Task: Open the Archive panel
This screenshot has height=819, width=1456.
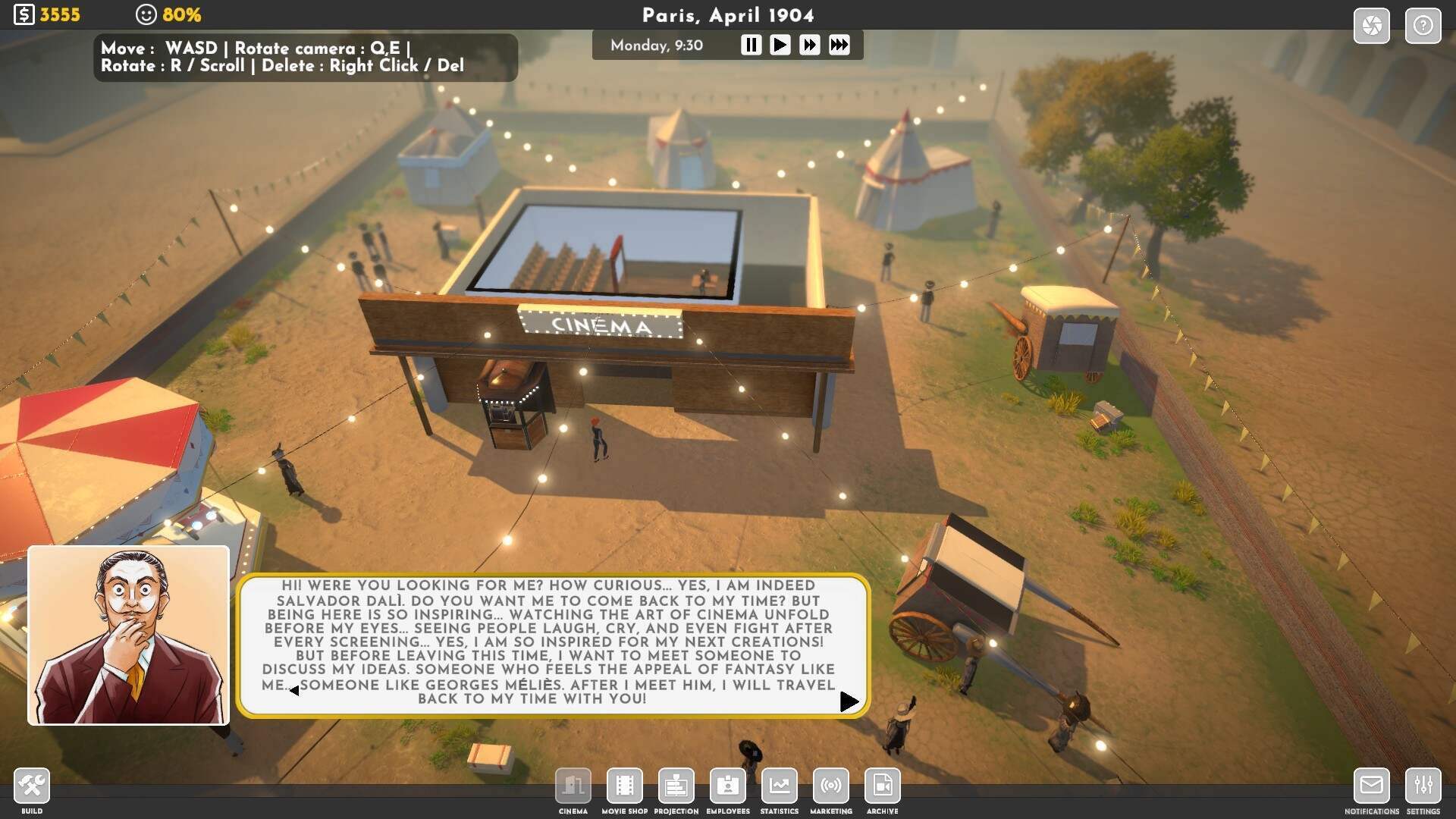Action: pyautogui.click(x=883, y=786)
